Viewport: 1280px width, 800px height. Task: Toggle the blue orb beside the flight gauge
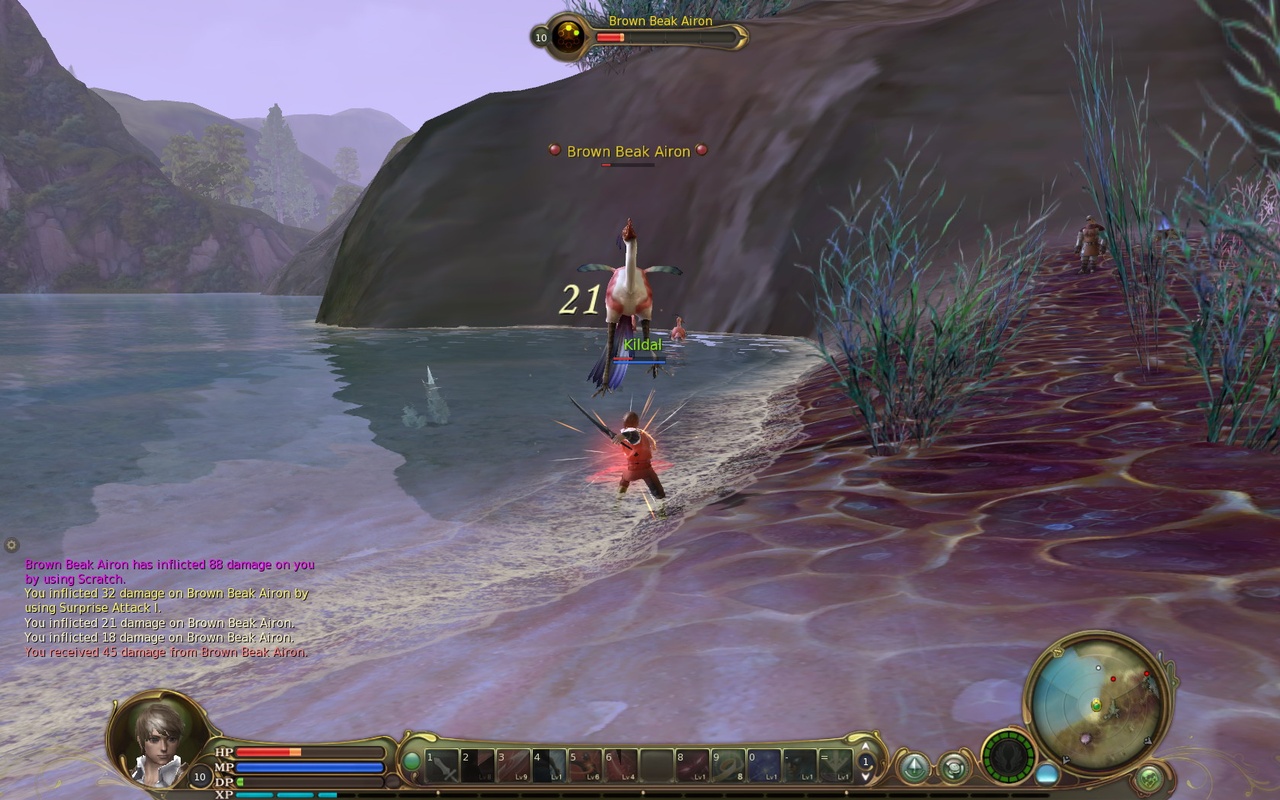point(1045,774)
